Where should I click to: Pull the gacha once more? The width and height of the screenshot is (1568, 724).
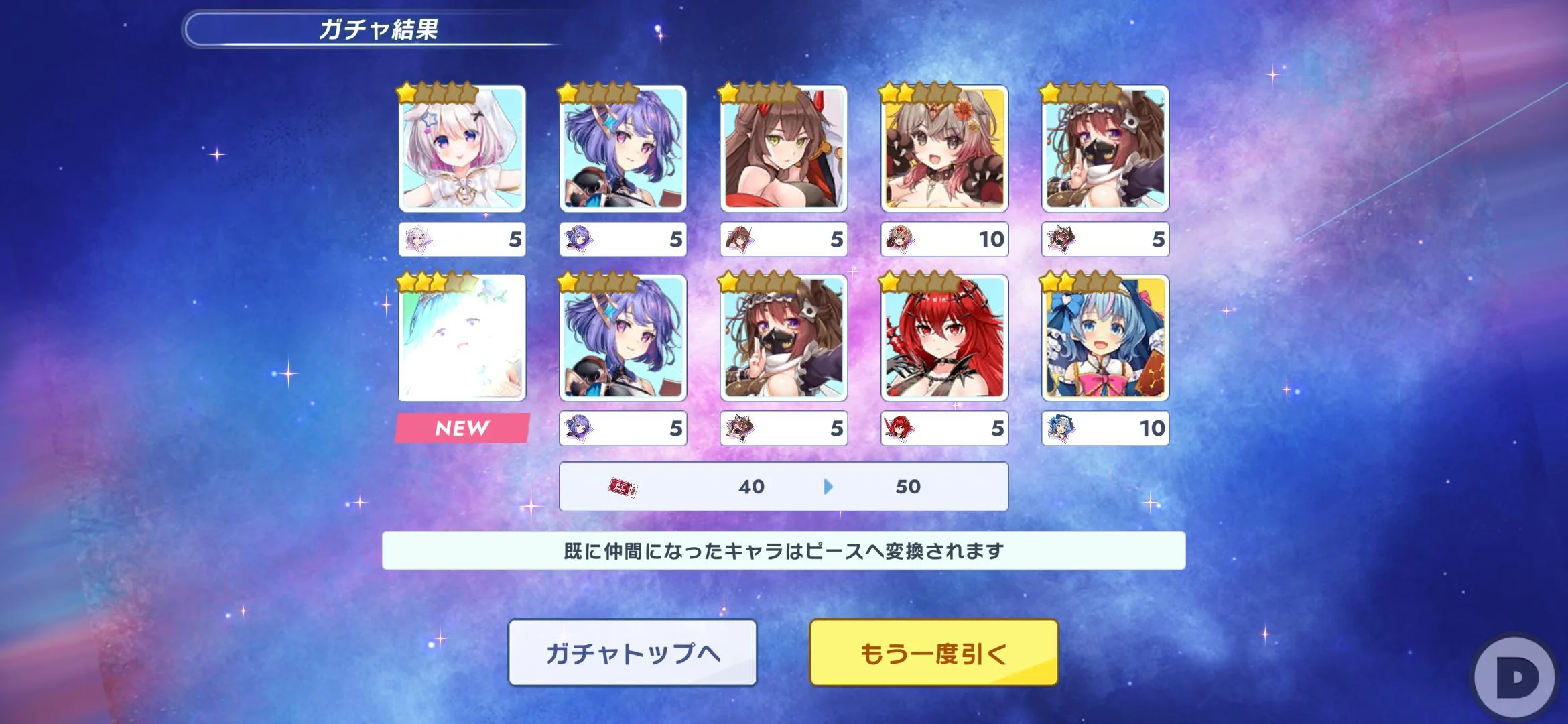point(933,652)
